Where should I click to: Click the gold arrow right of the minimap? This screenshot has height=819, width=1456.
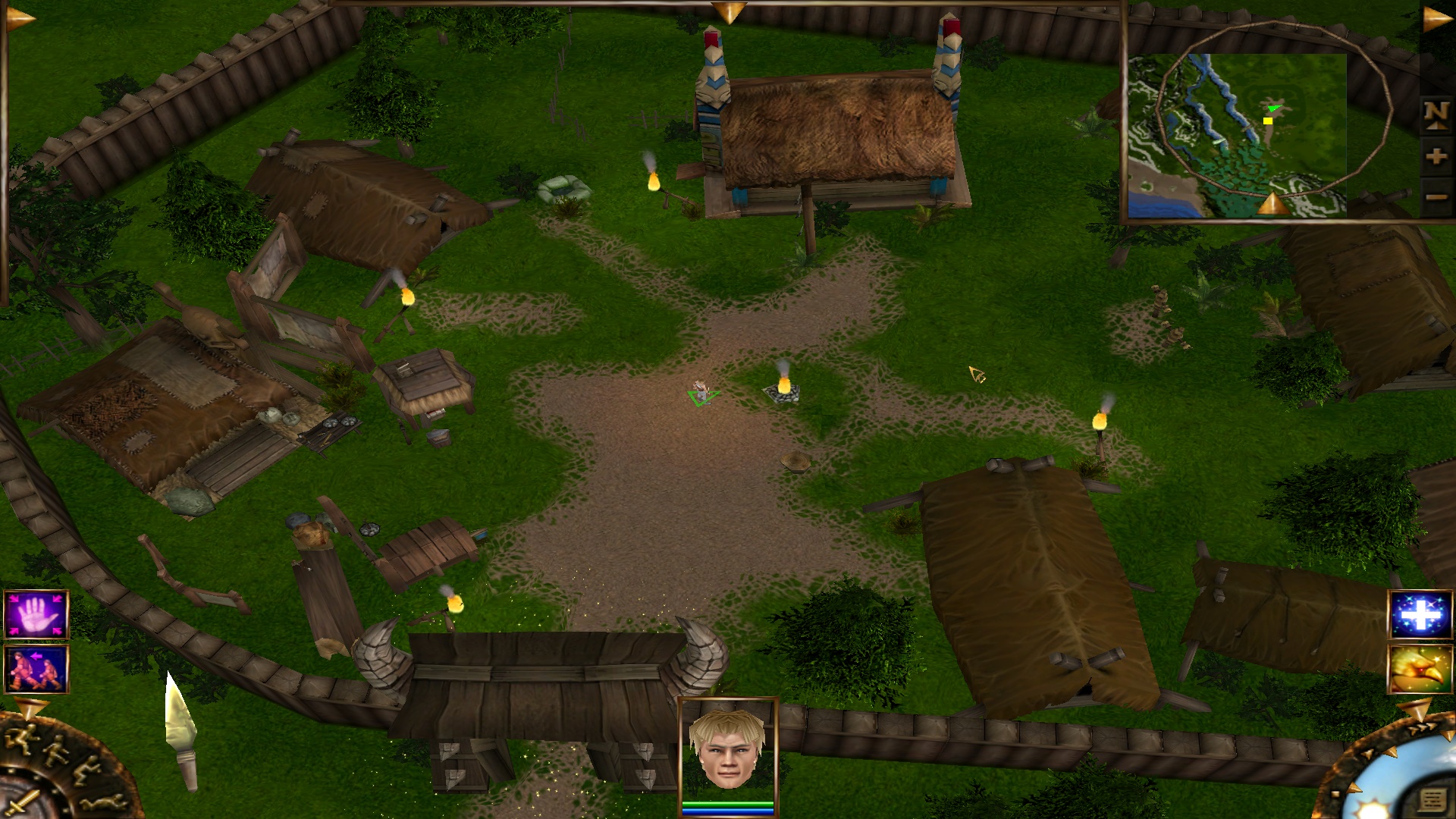coord(1436,20)
